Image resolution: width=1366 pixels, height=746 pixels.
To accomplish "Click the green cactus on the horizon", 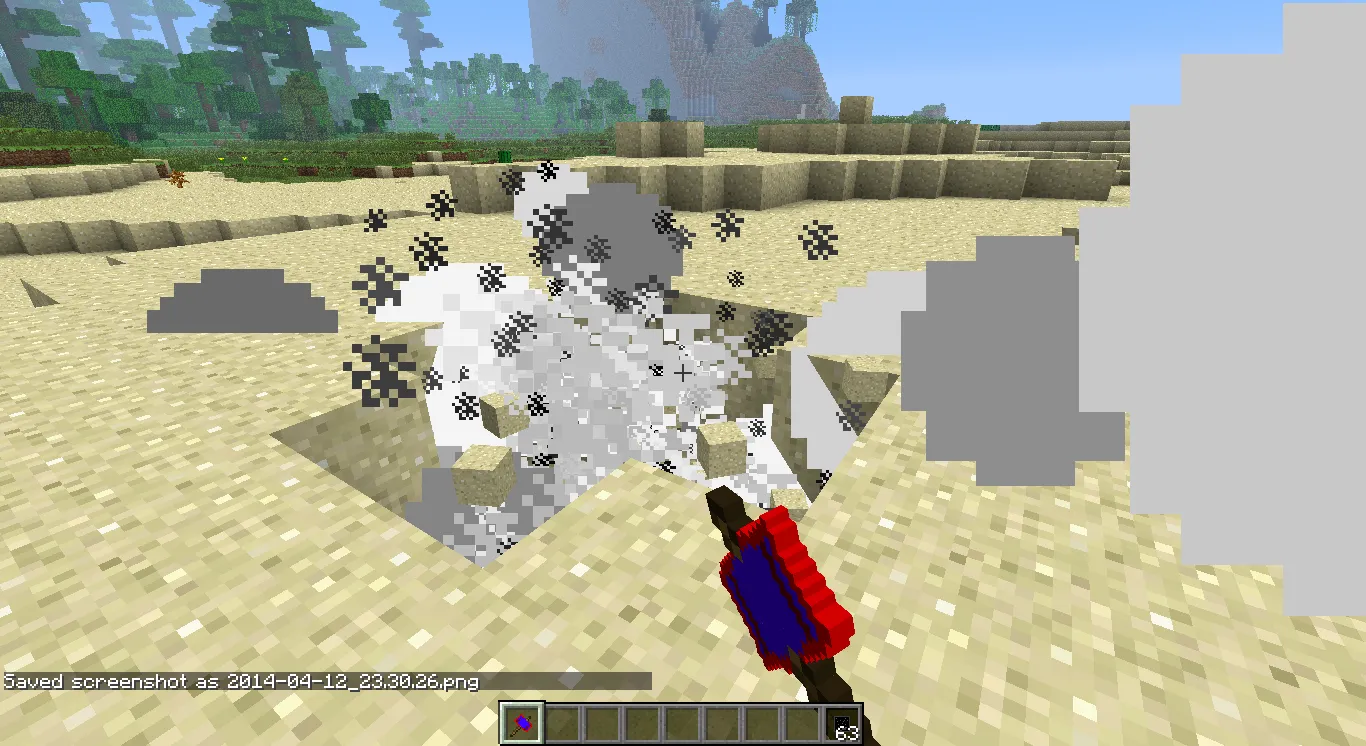I will click(x=505, y=155).
